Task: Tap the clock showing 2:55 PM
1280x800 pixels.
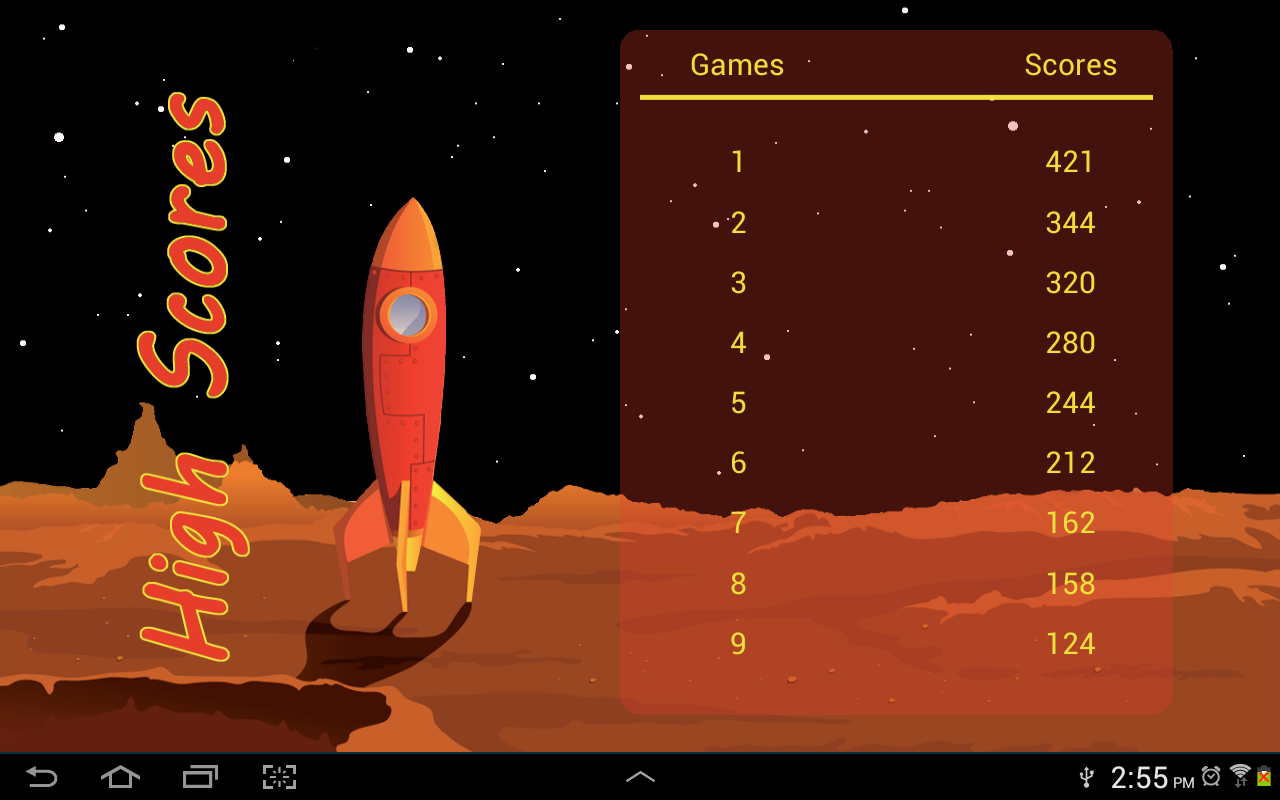Action: (x=1150, y=777)
